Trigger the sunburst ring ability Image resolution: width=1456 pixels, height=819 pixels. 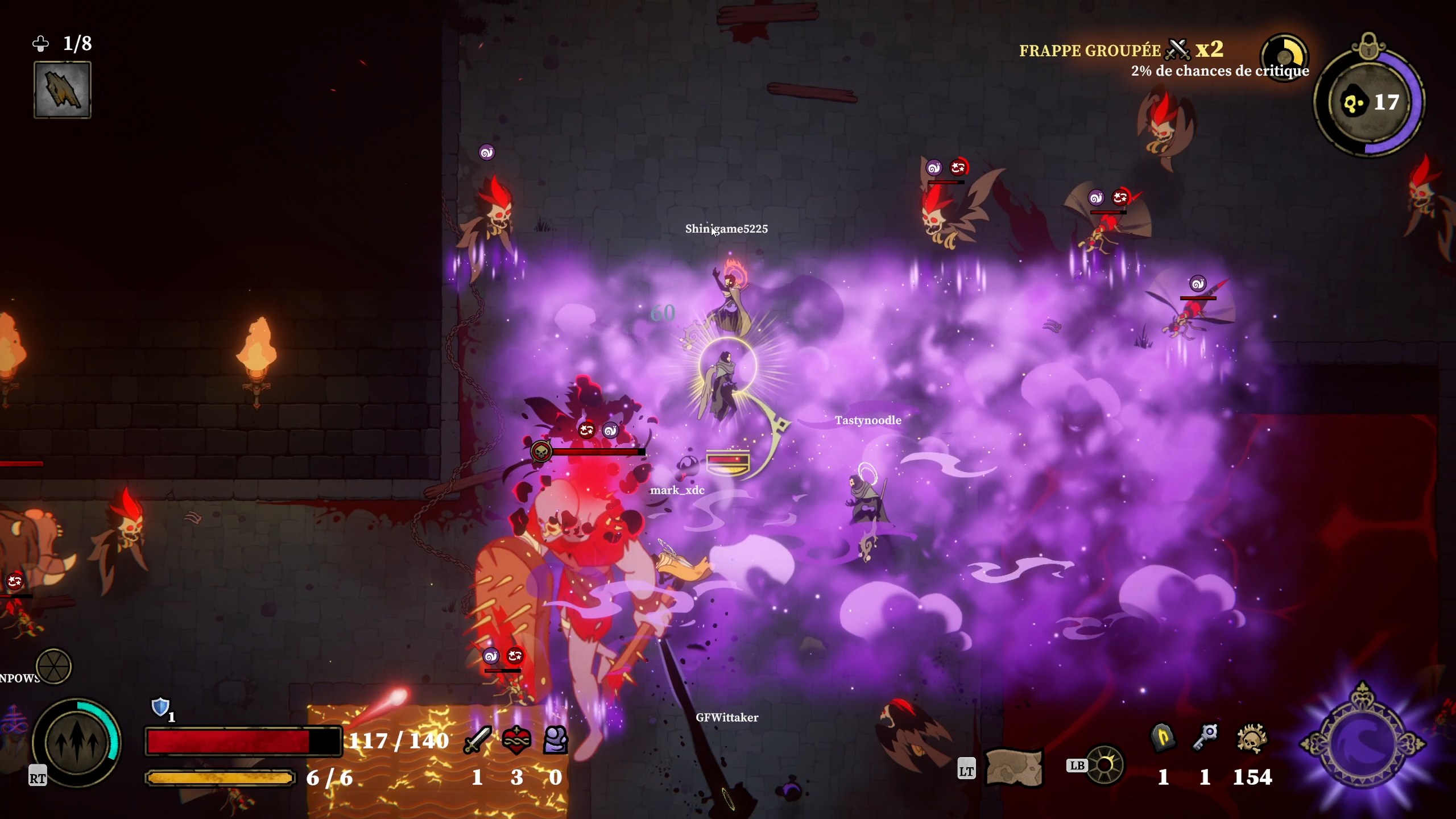pos(1105,765)
